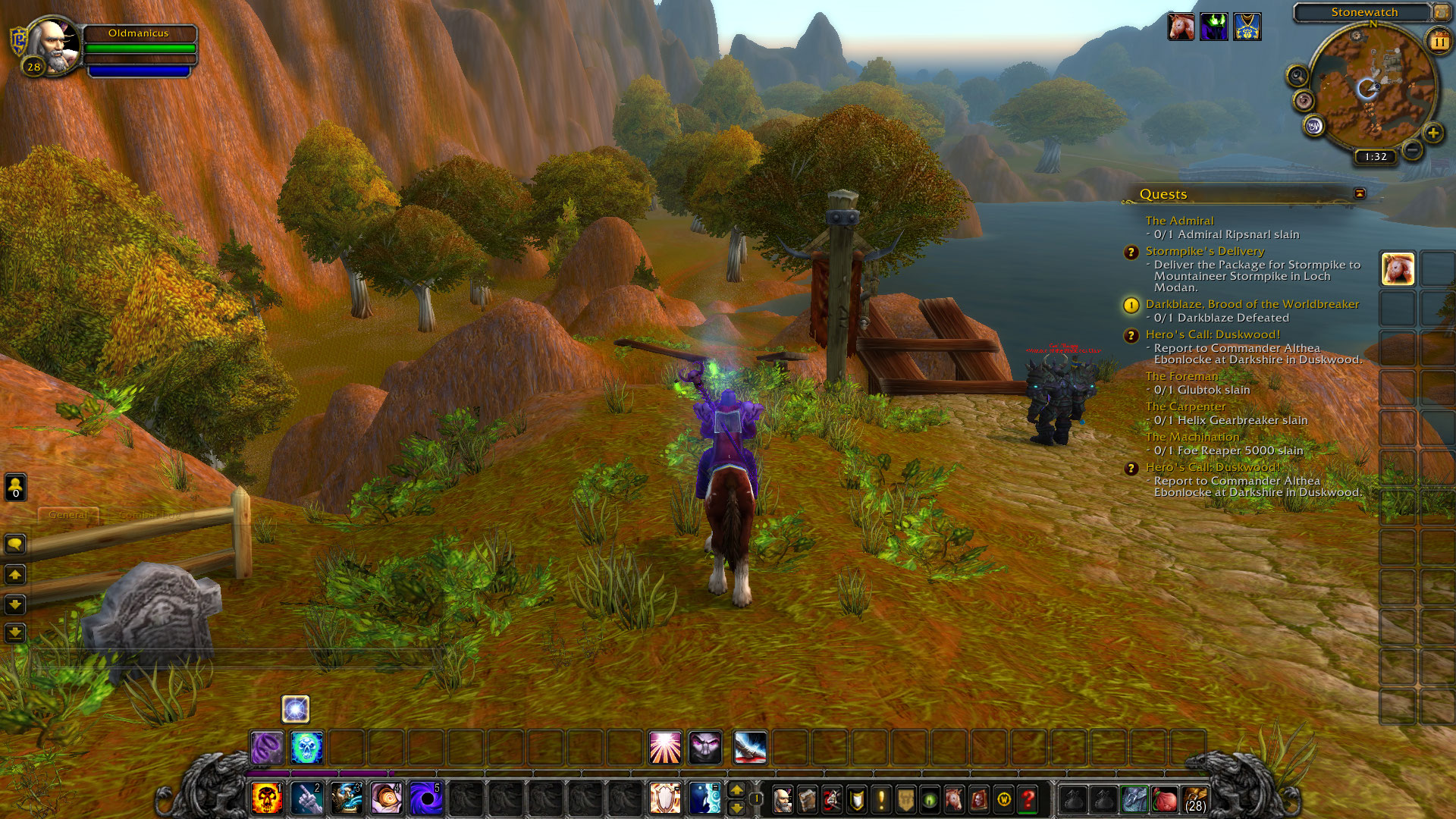Viewport: 1456px width, 819px height.
Task: Zoom in the minimap with the plus button
Action: [1432, 133]
